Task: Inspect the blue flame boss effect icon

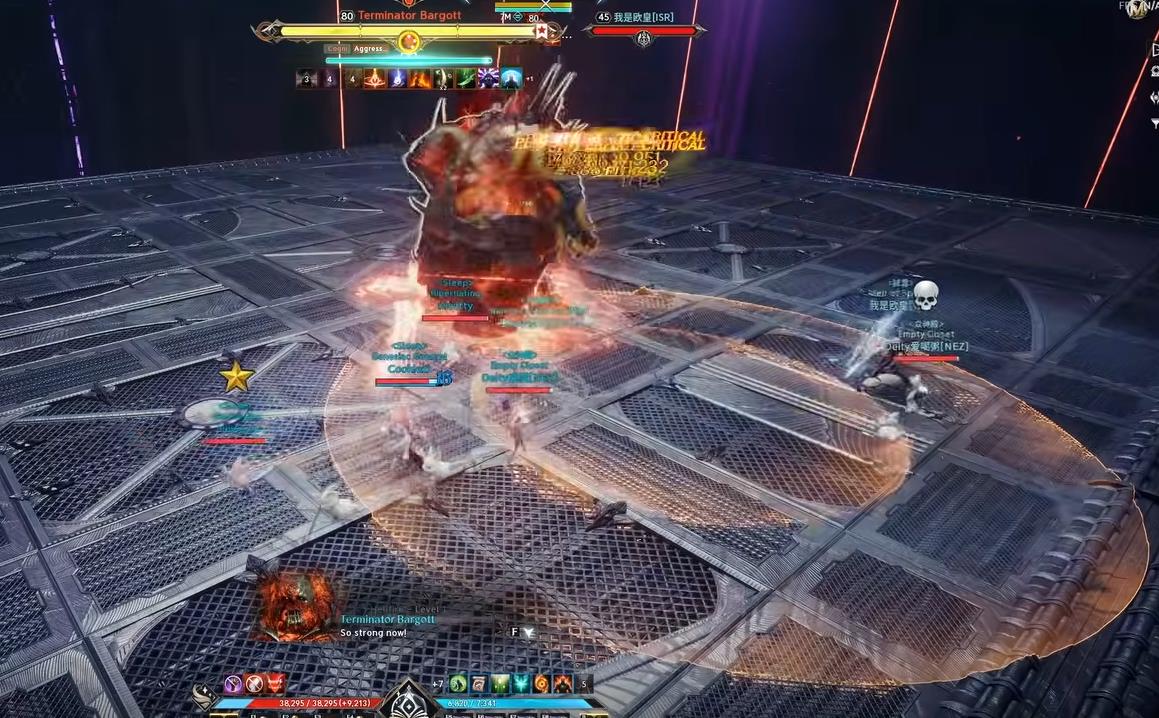Action: pyautogui.click(x=397, y=78)
